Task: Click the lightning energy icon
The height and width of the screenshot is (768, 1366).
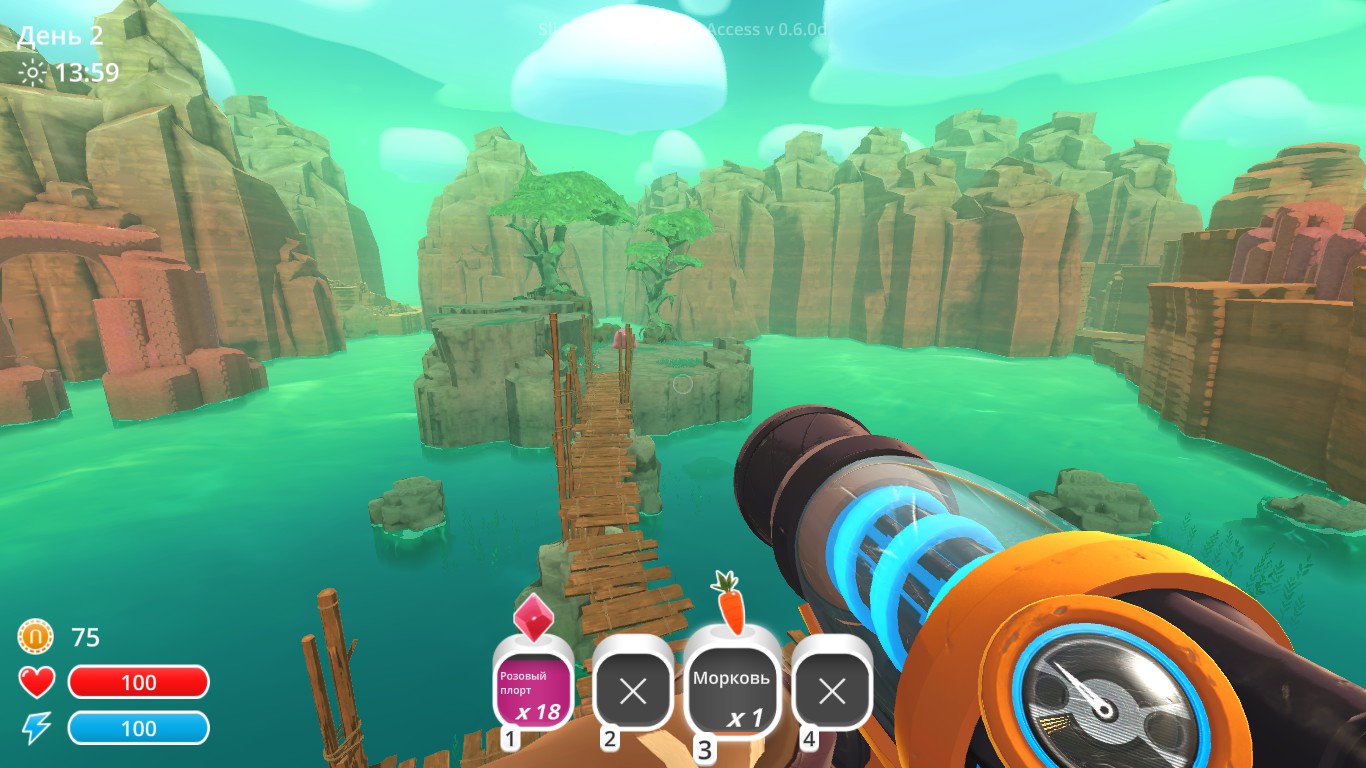Action: tap(36, 727)
